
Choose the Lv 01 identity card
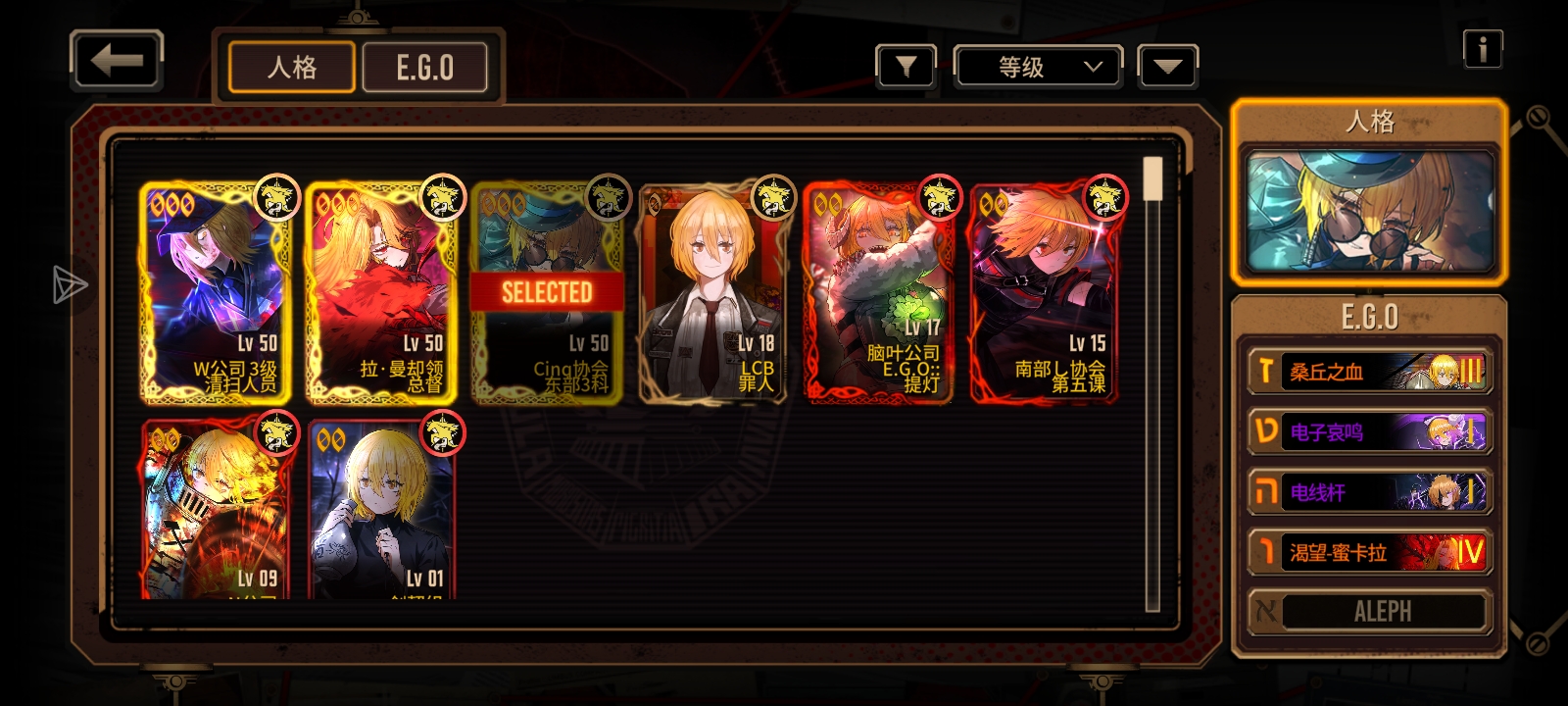click(x=381, y=510)
